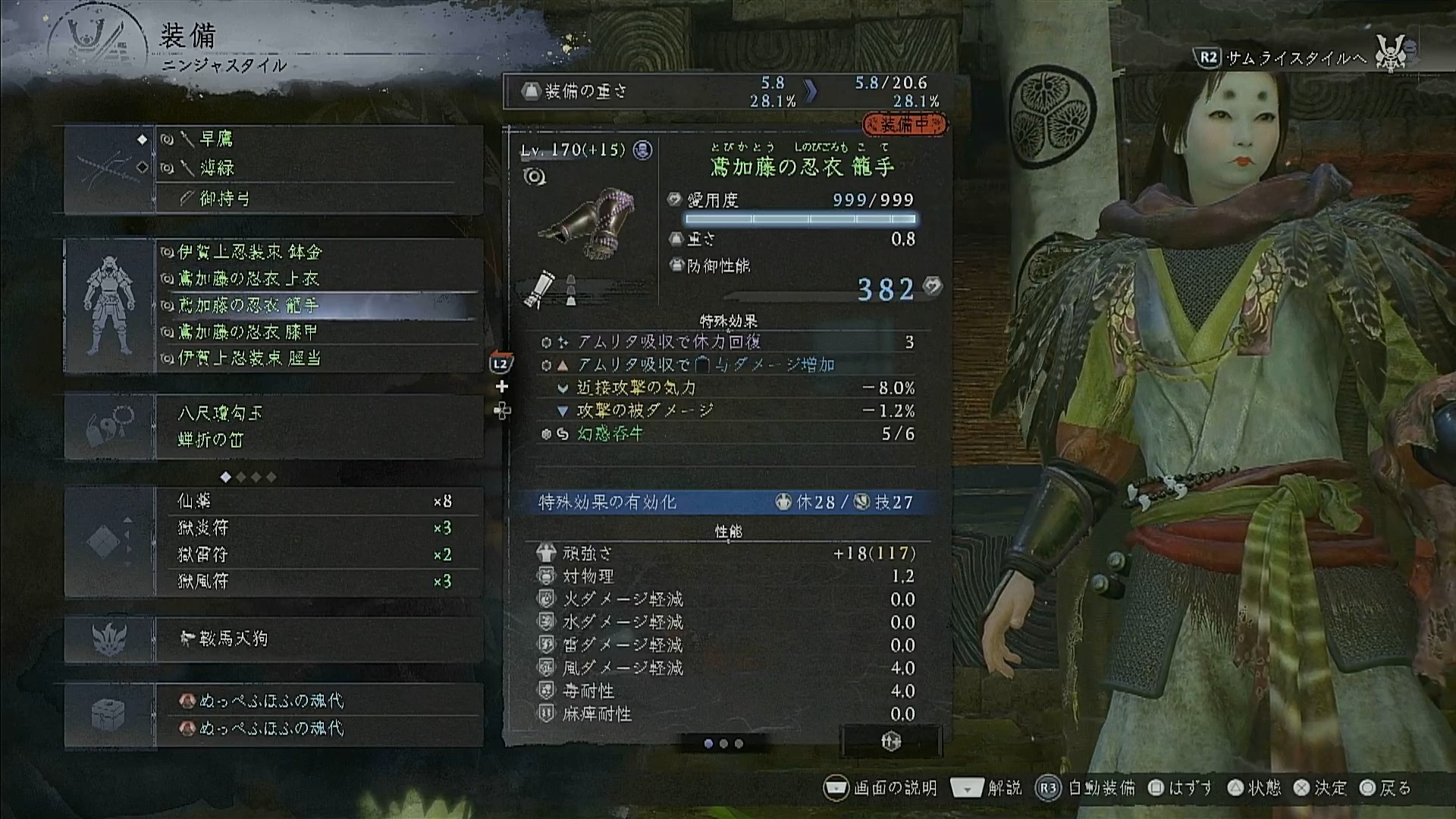Click the 幻惑呑牛 set bonus effect row
The image size is (1456, 819).
(726, 434)
